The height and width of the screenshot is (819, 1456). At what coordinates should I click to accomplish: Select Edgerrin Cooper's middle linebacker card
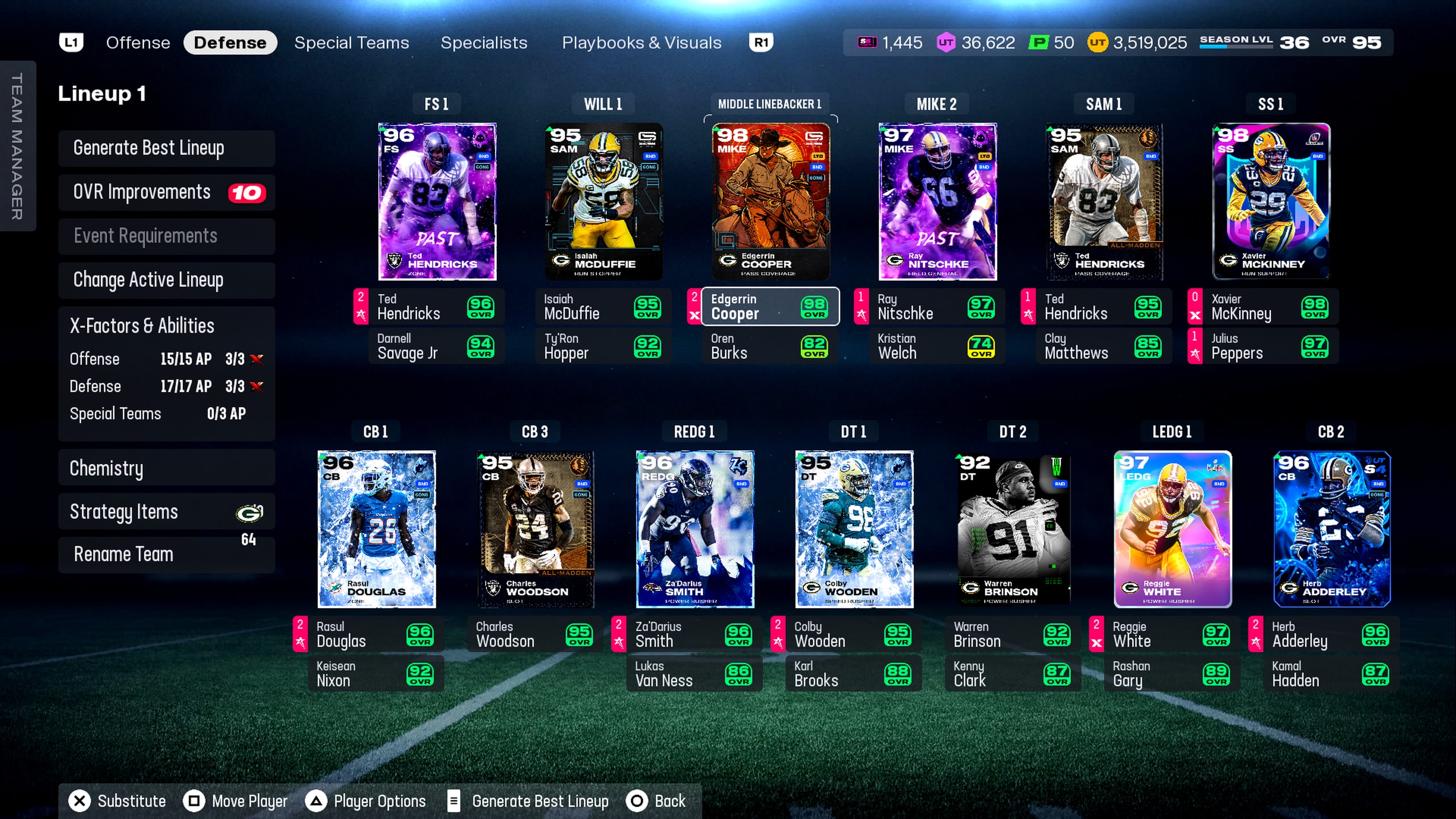770,201
